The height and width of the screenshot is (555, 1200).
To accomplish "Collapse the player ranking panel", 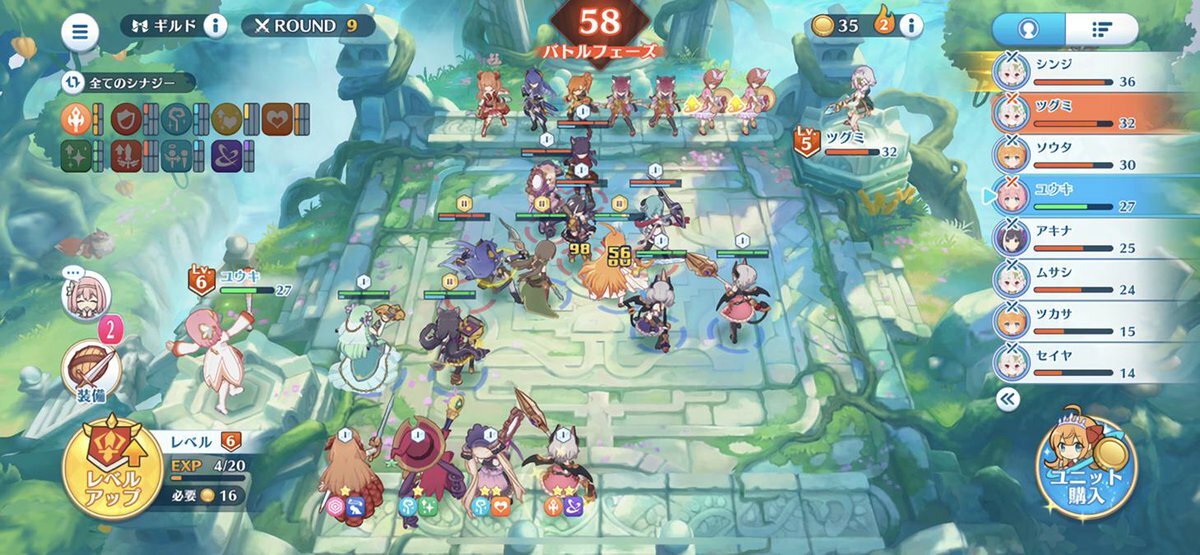I will [1008, 401].
